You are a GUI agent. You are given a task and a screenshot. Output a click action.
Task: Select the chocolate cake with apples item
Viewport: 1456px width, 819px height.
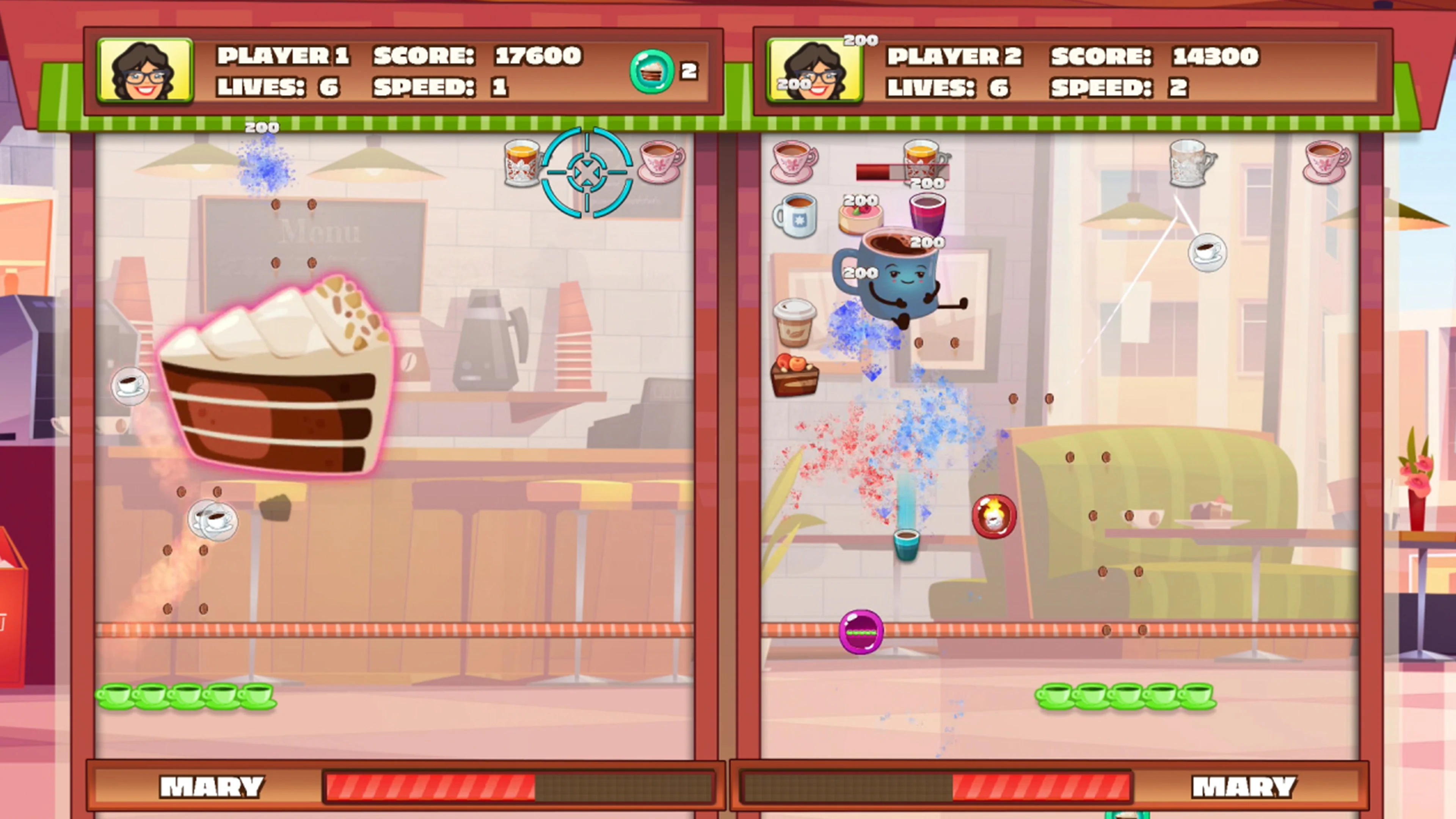tap(794, 376)
